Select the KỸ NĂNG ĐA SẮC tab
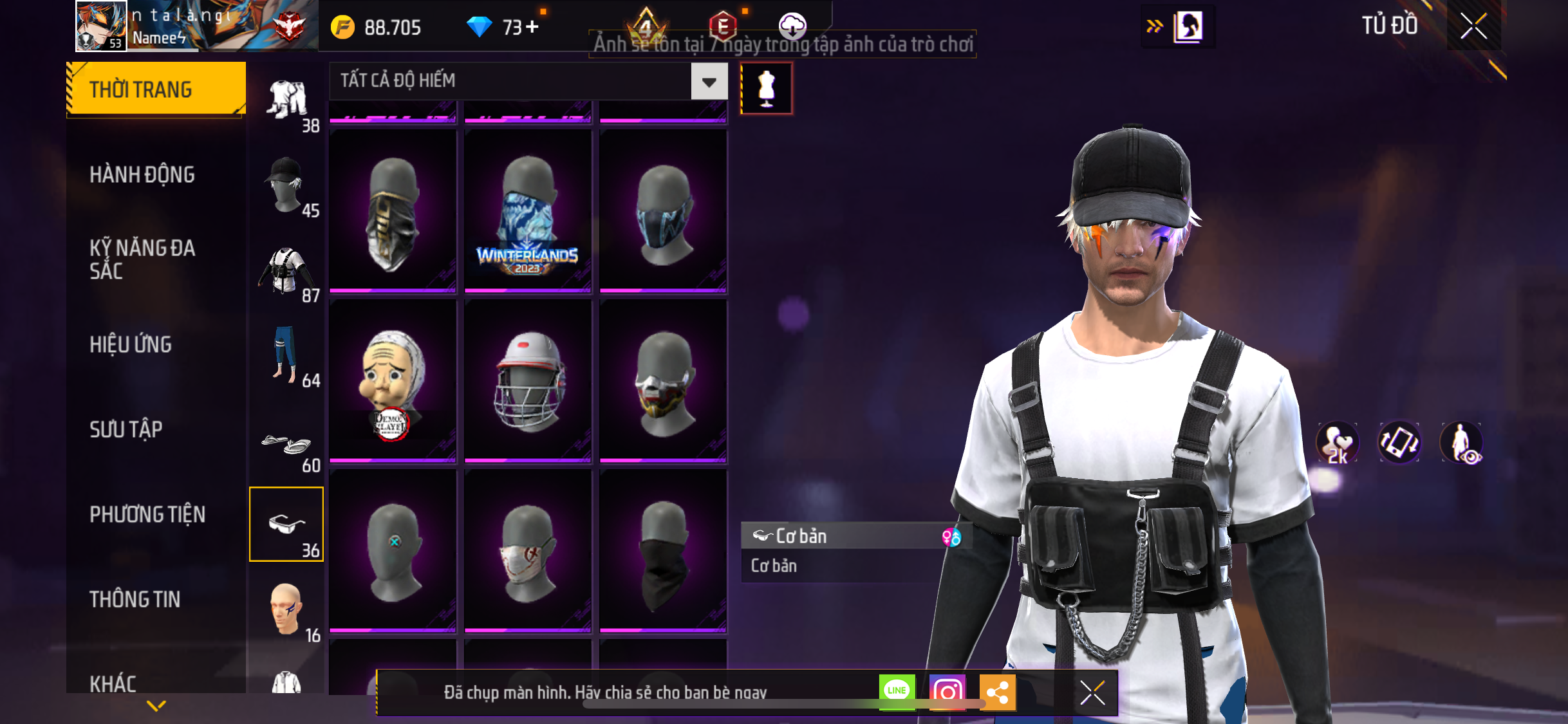The width and height of the screenshot is (1568, 724). 142,259
